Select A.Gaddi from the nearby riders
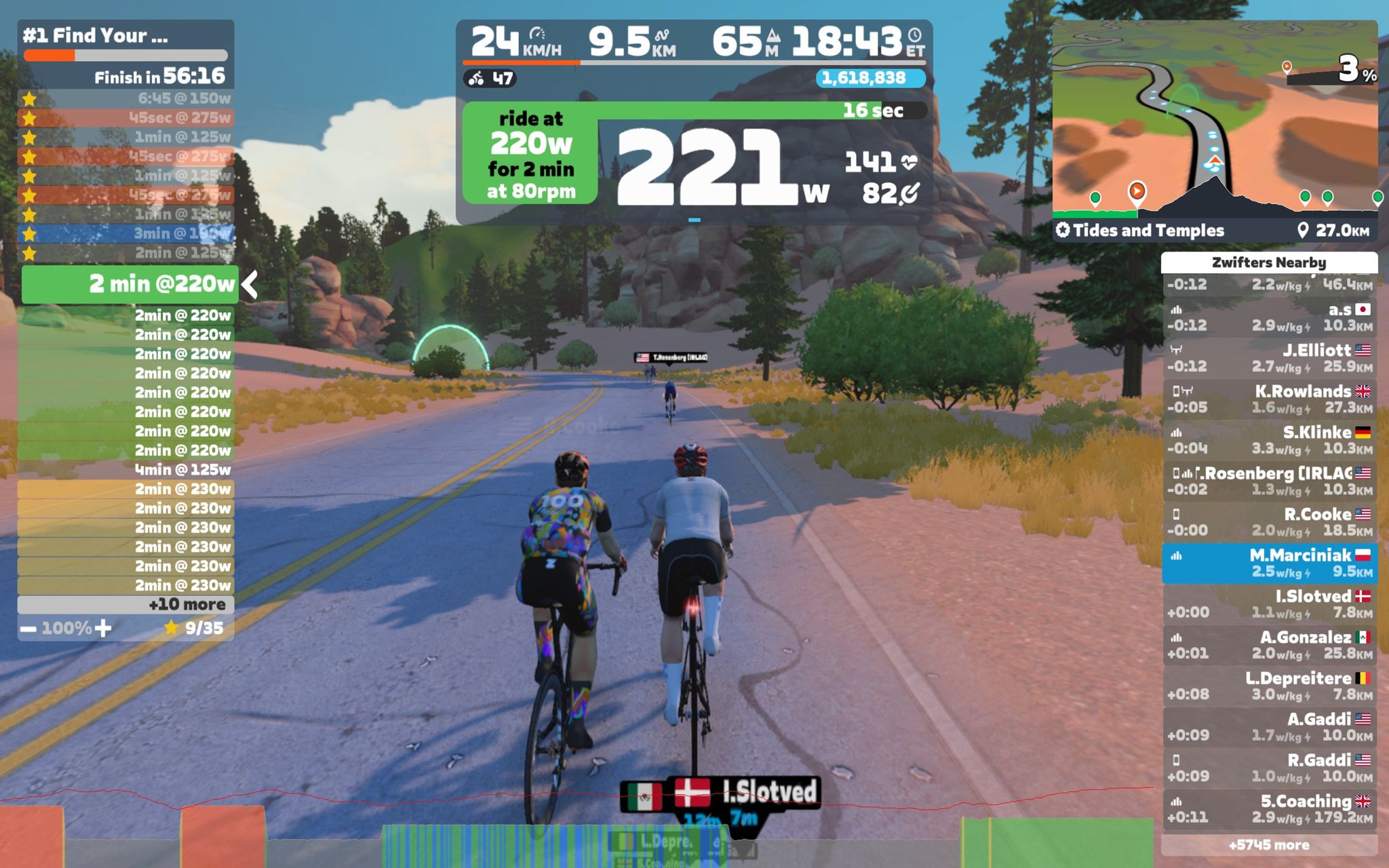This screenshot has width=1389, height=868. click(1269, 727)
